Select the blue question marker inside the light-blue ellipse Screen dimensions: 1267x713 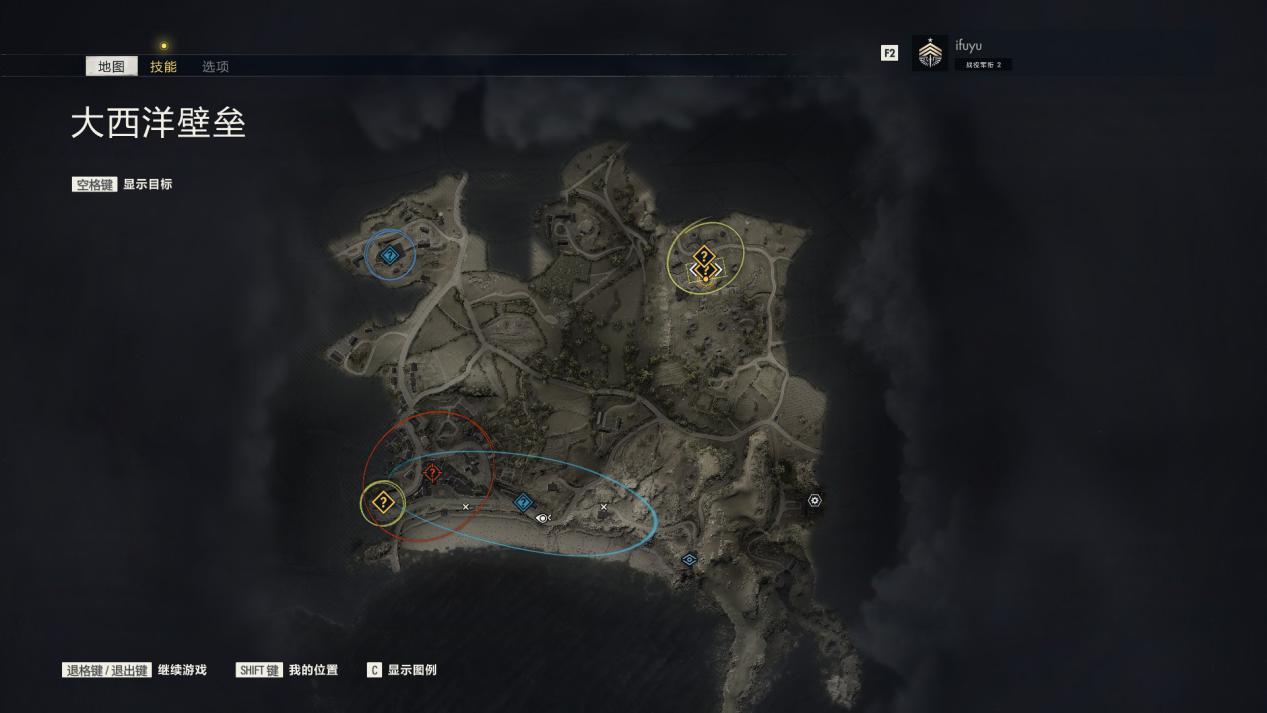point(522,502)
